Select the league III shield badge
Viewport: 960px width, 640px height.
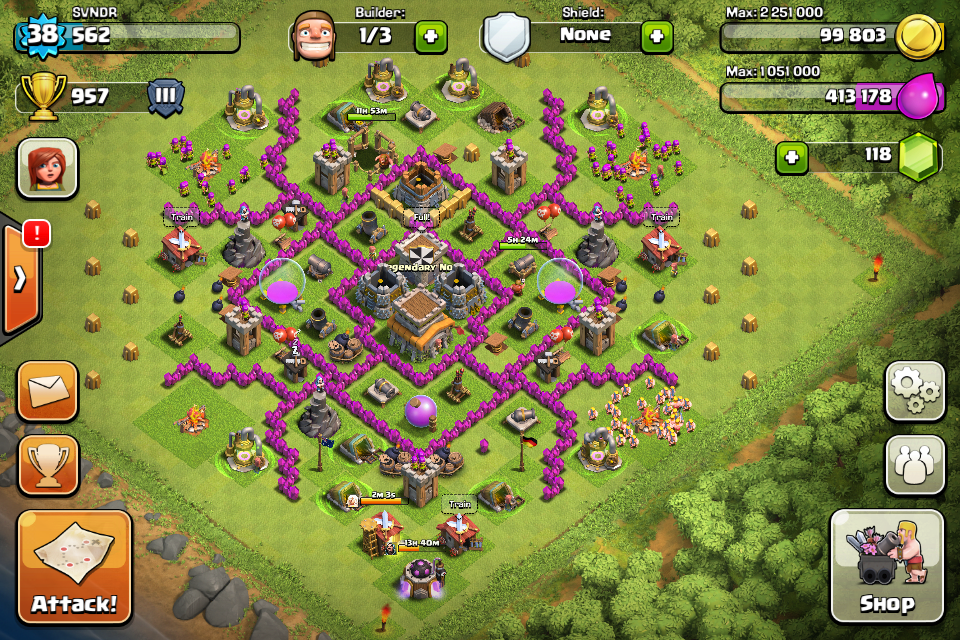[166, 97]
